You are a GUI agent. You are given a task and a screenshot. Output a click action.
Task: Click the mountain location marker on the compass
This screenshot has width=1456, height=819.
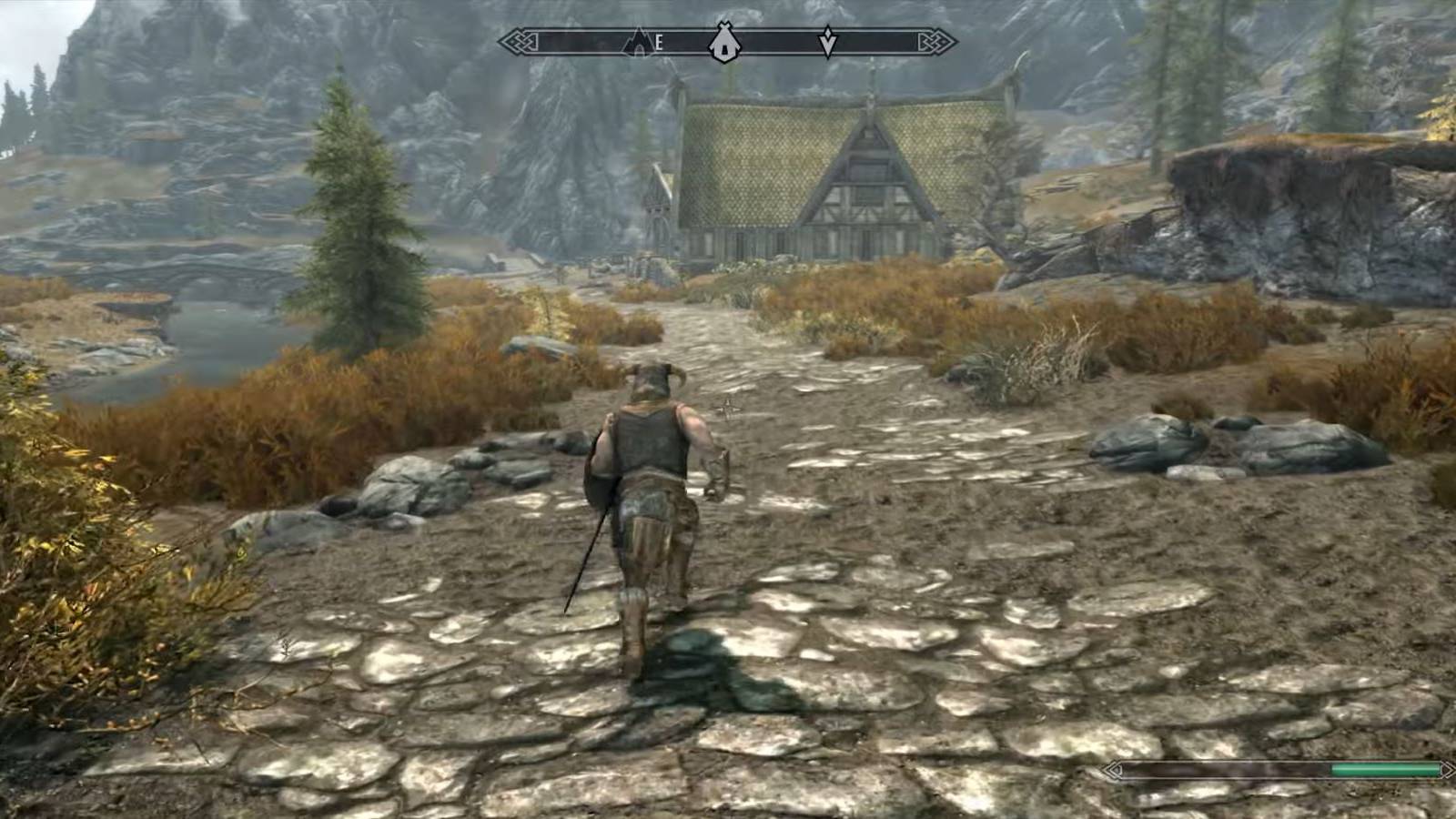(637, 41)
